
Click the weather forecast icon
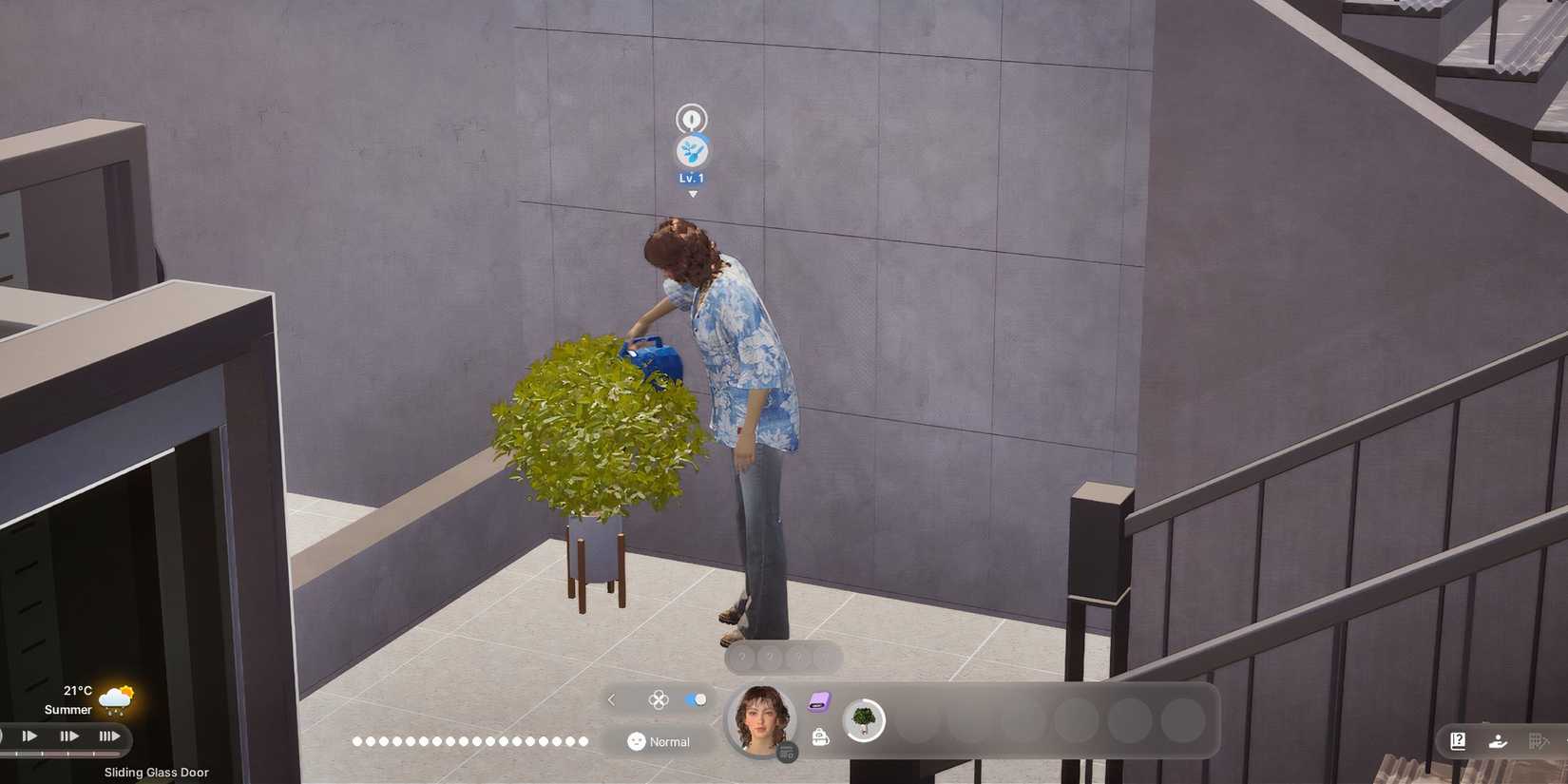(x=116, y=698)
